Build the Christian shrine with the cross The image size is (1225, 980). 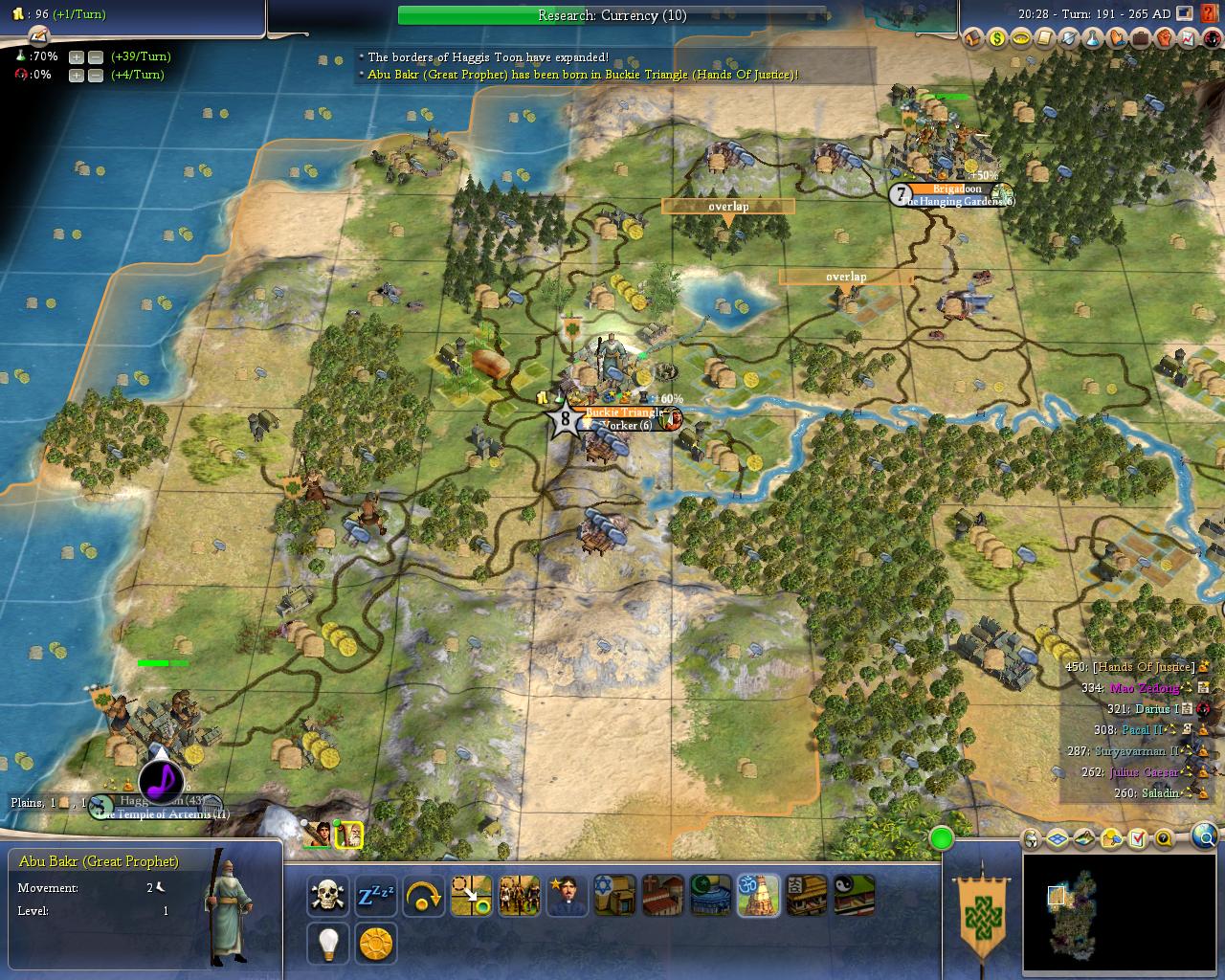pos(662,896)
